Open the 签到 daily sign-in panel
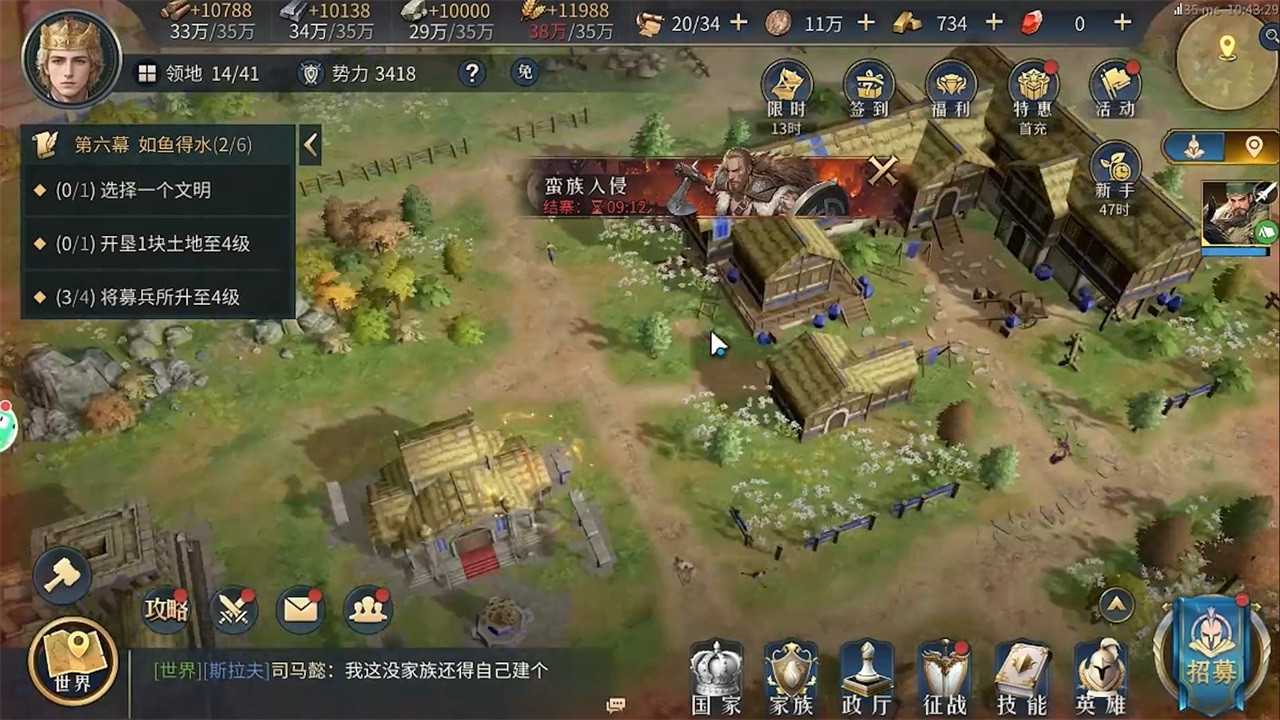 [869, 85]
